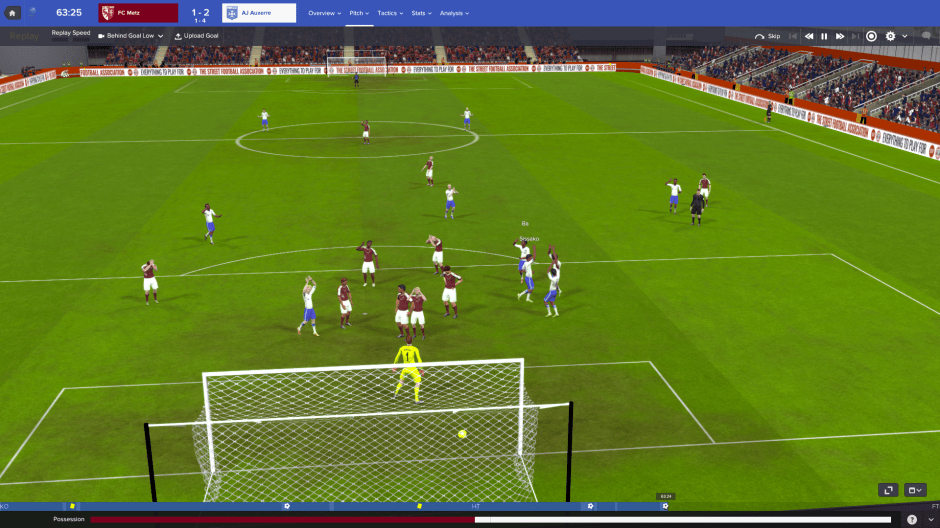
Task: Click the first yellow card marker on the timeline
Action: tap(72, 506)
